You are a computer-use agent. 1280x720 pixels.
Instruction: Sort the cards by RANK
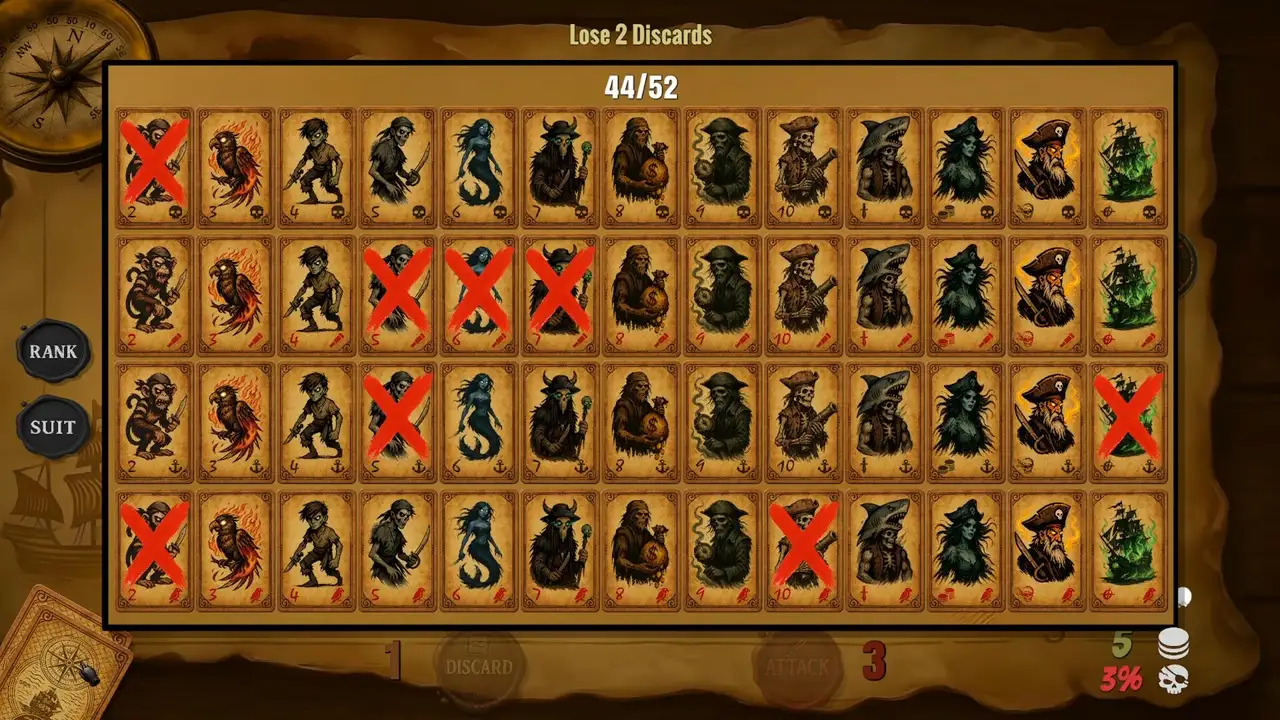pyautogui.click(x=54, y=352)
